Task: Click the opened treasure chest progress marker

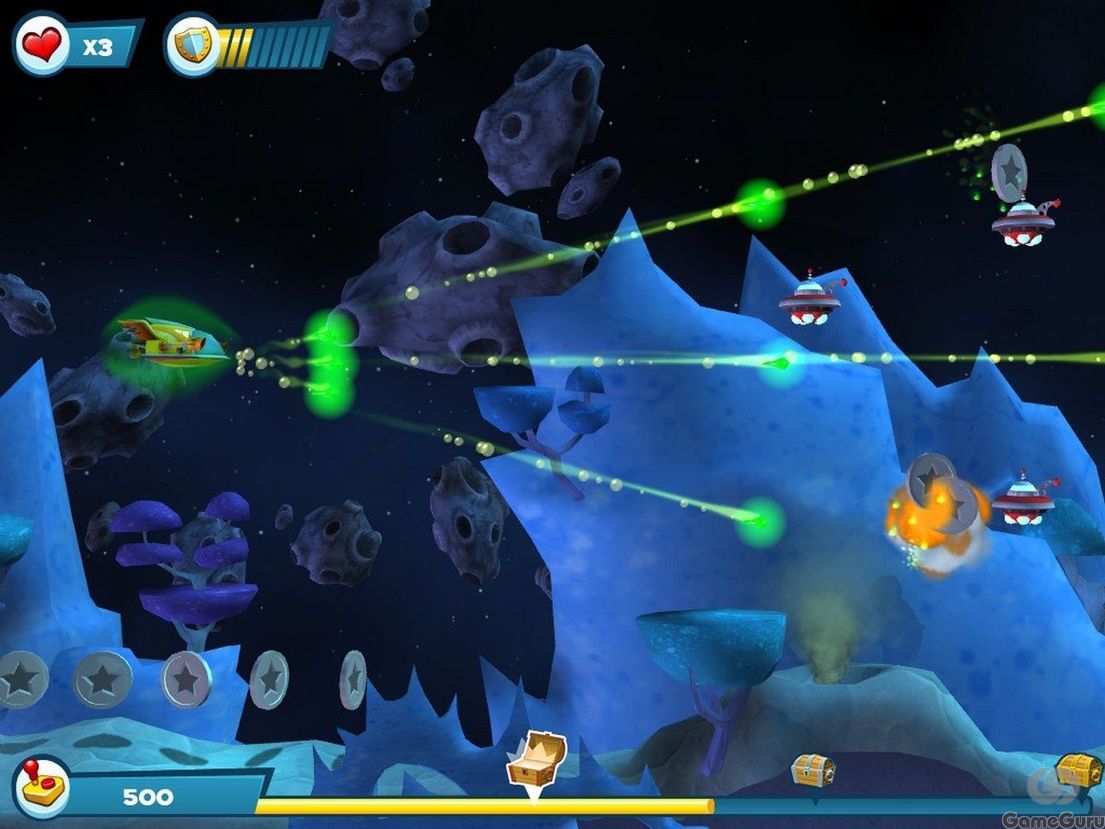Action: (x=536, y=762)
